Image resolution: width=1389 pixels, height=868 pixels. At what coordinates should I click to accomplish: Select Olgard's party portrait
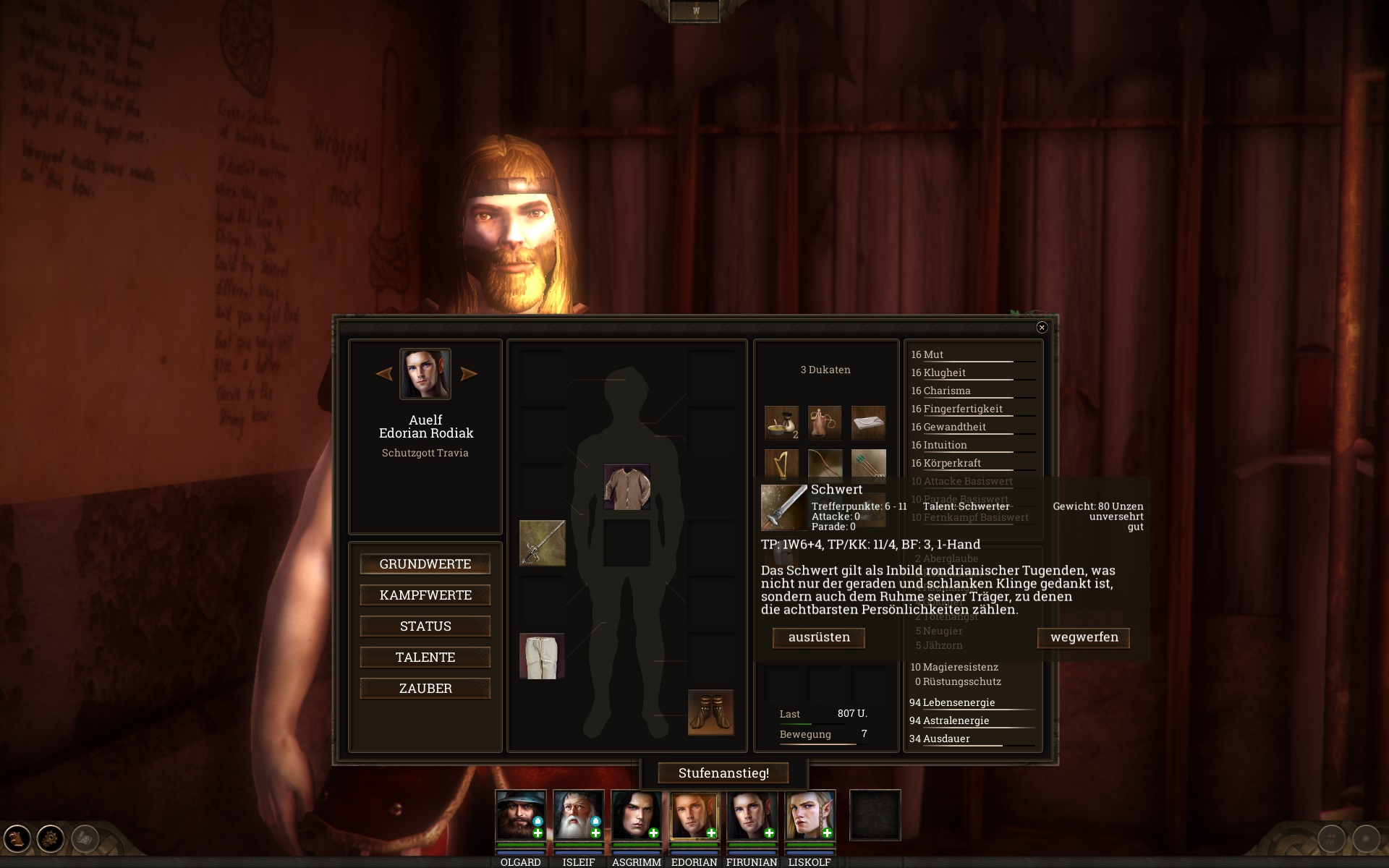[520, 815]
